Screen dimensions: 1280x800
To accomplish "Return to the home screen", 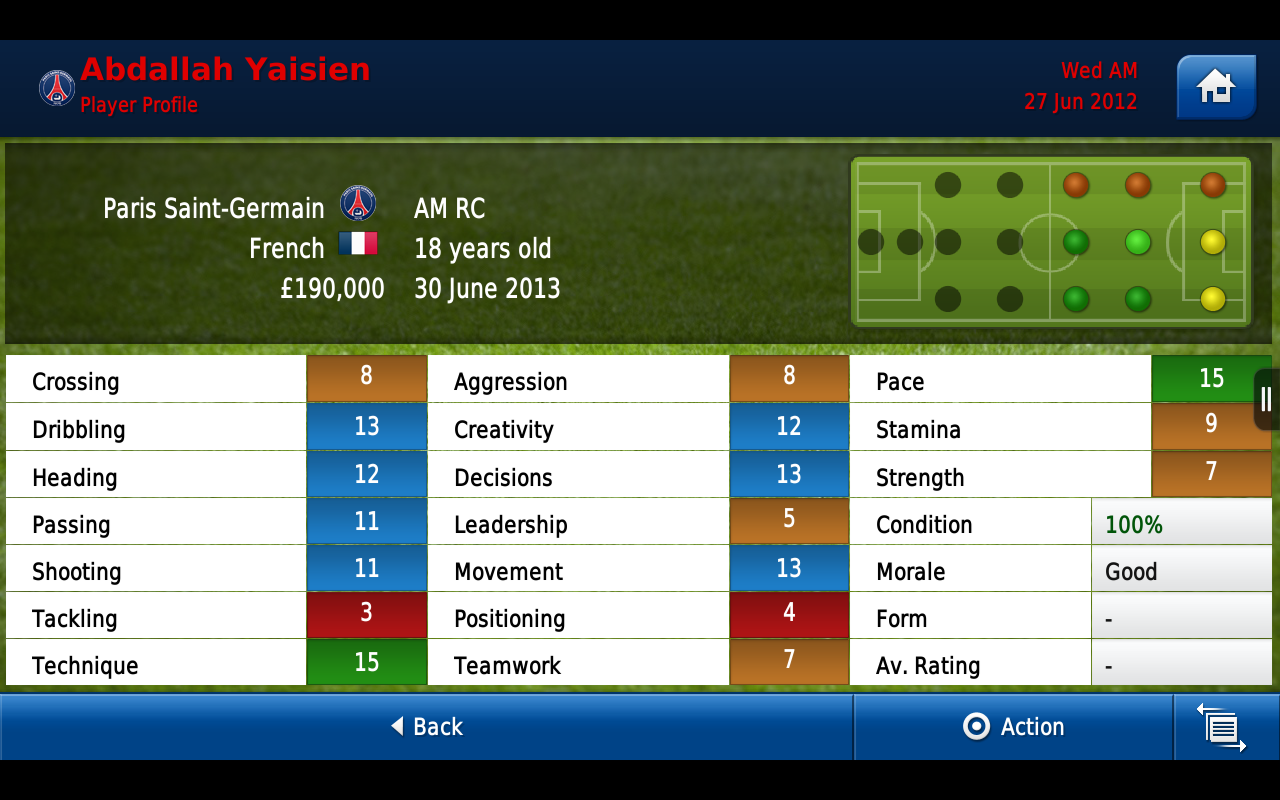I will [1216, 88].
